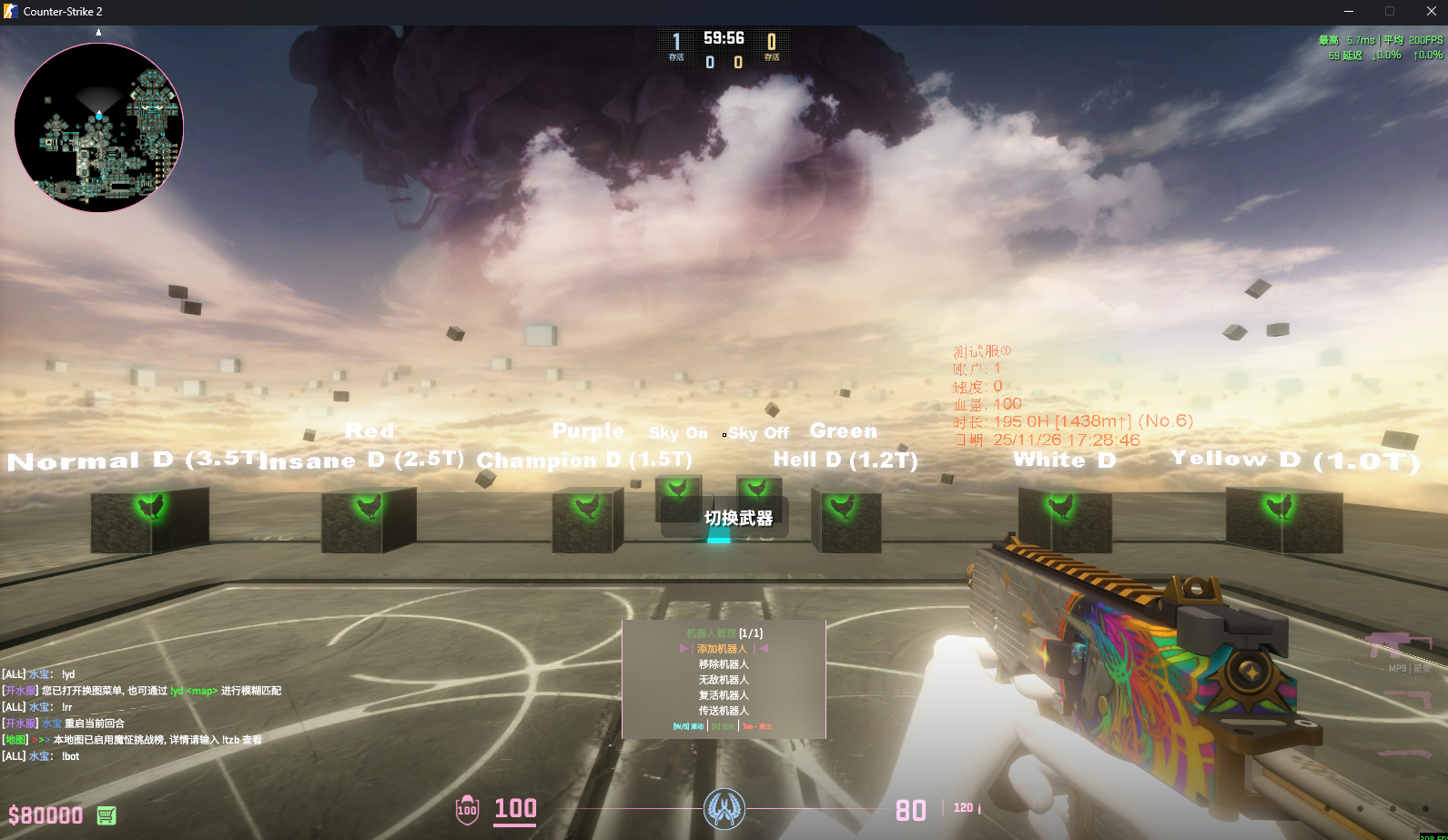Select 无敌机器人 (invincible bot) entry
Viewport: 1448px width, 840px height.
(x=724, y=680)
